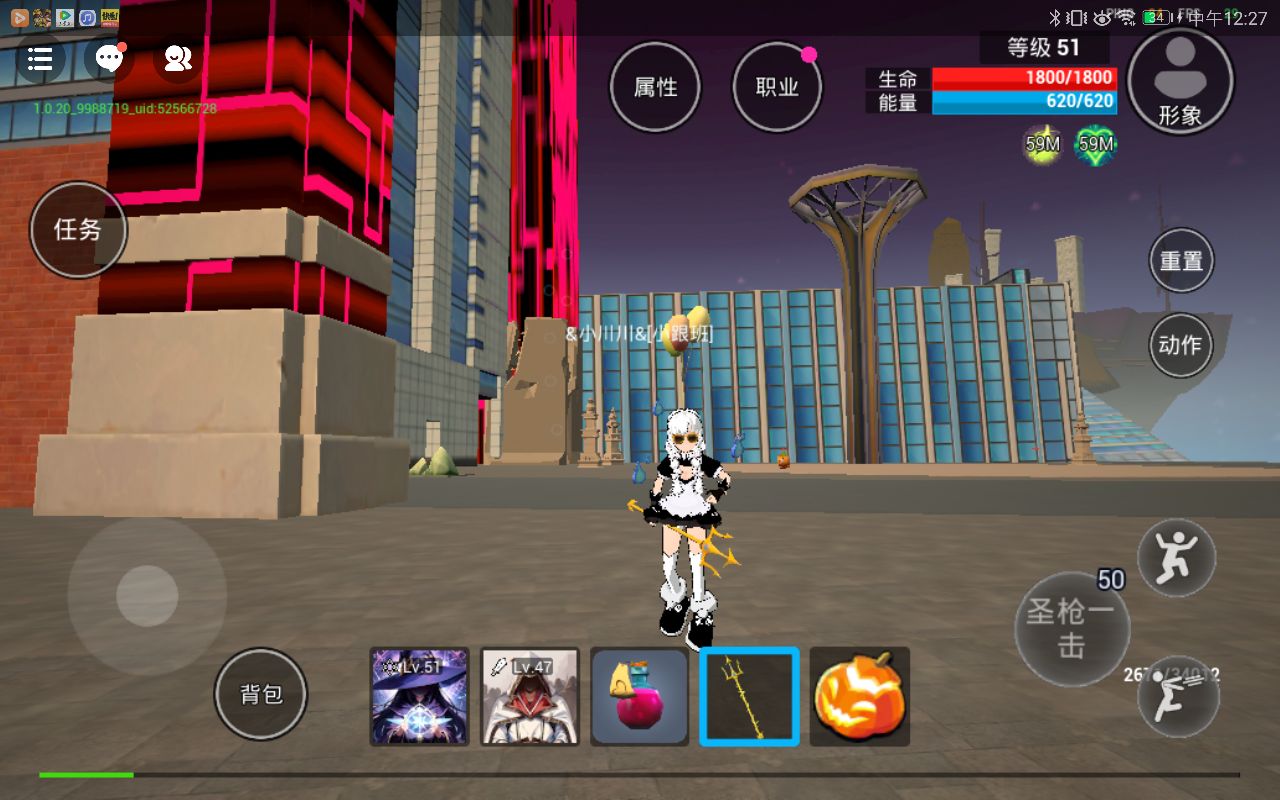
Task: Activate the 圣枪一击 holy spear skill
Action: coord(1071,629)
